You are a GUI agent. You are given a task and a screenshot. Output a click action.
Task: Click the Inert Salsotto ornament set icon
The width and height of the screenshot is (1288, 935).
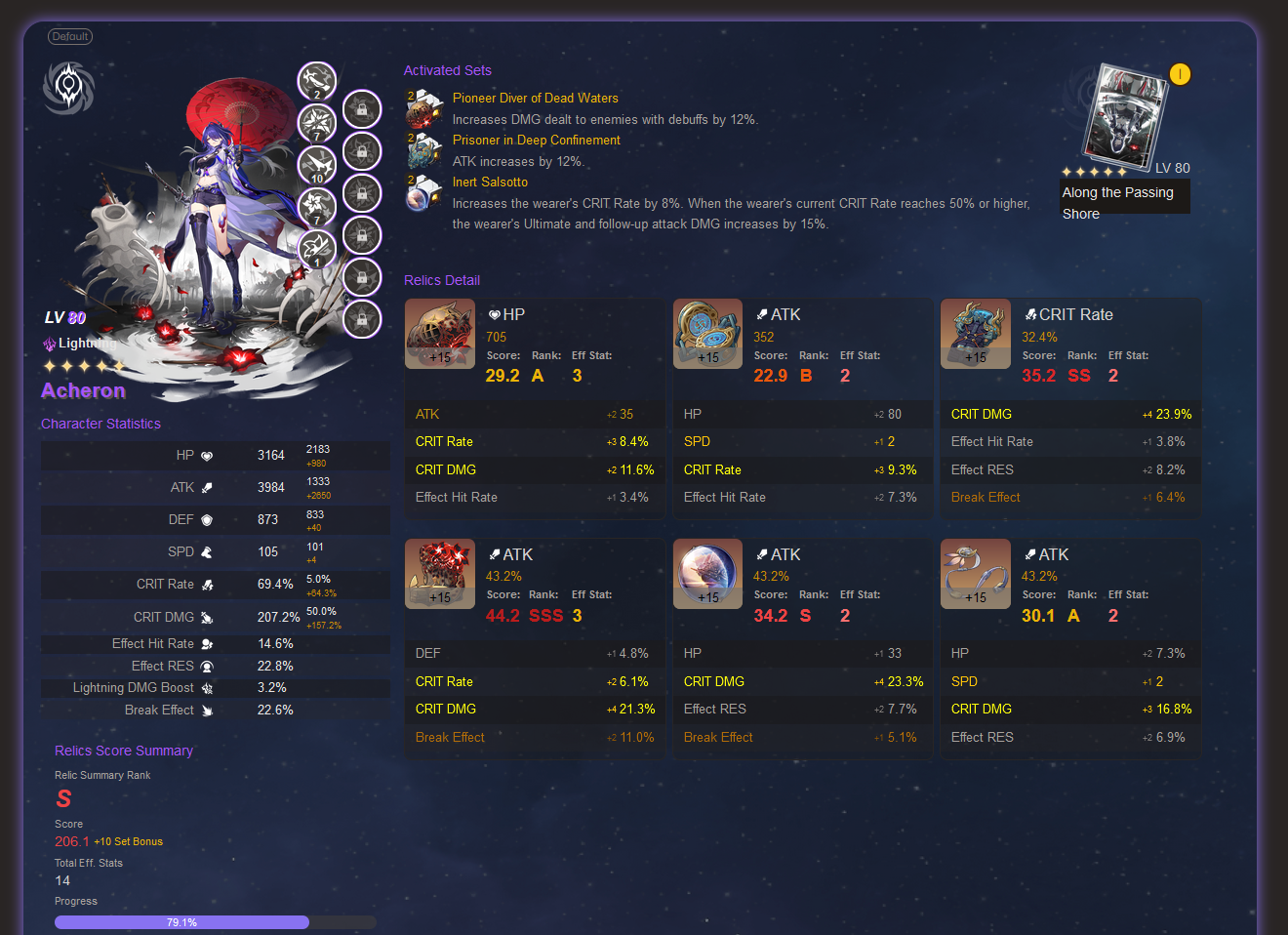click(x=423, y=193)
